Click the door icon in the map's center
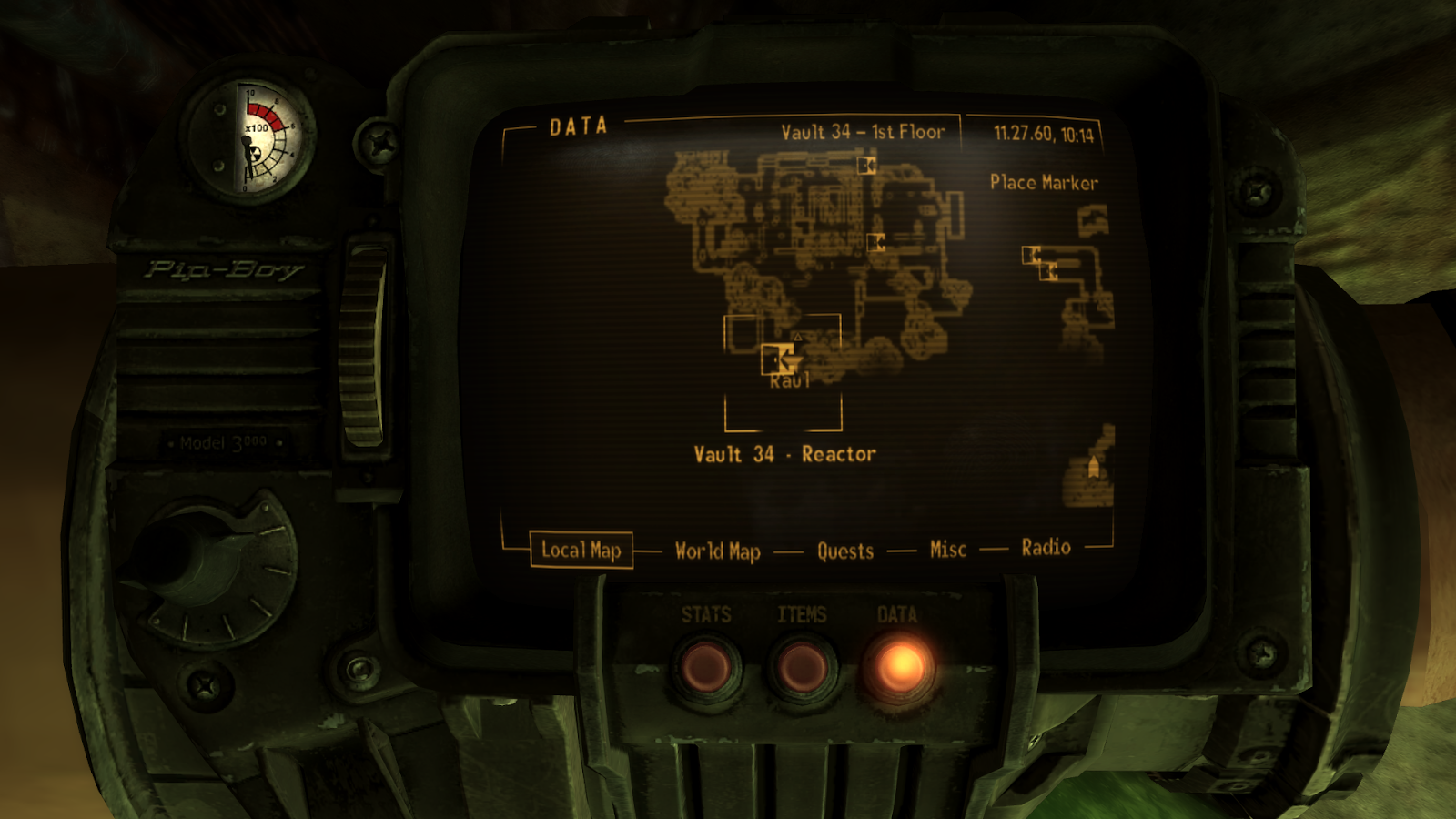1456x819 pixels. (876, 242)
